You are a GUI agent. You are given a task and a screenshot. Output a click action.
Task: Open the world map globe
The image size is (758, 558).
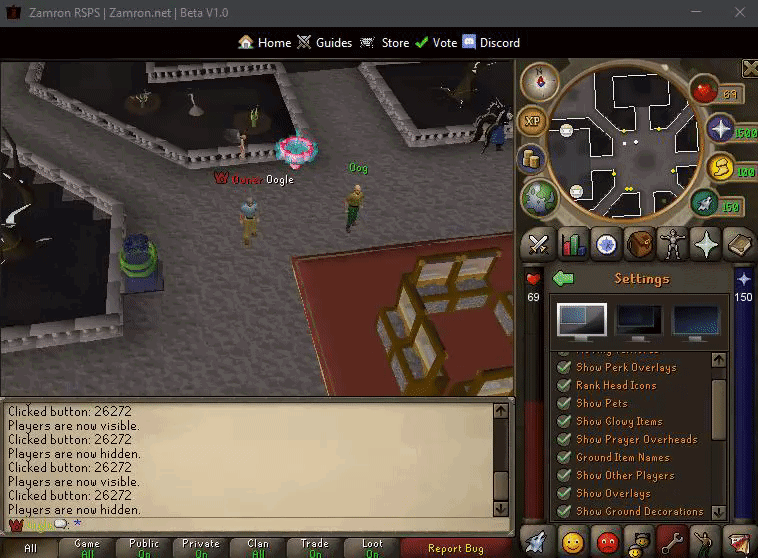click(538, 197)
